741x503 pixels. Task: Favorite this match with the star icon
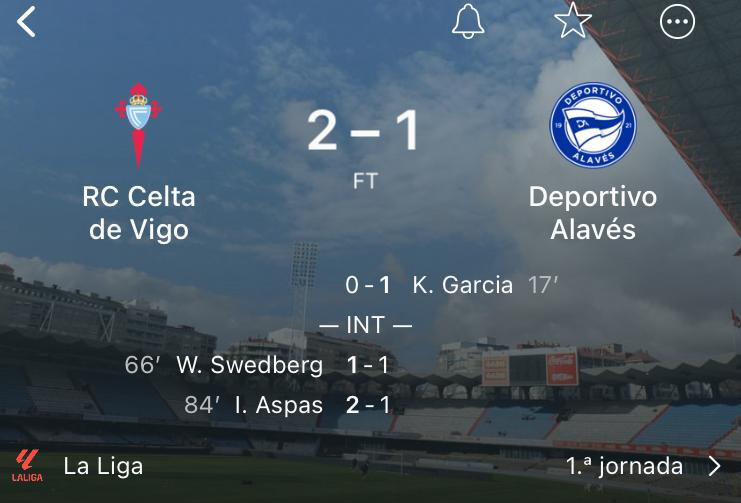(x=573, y=22)
